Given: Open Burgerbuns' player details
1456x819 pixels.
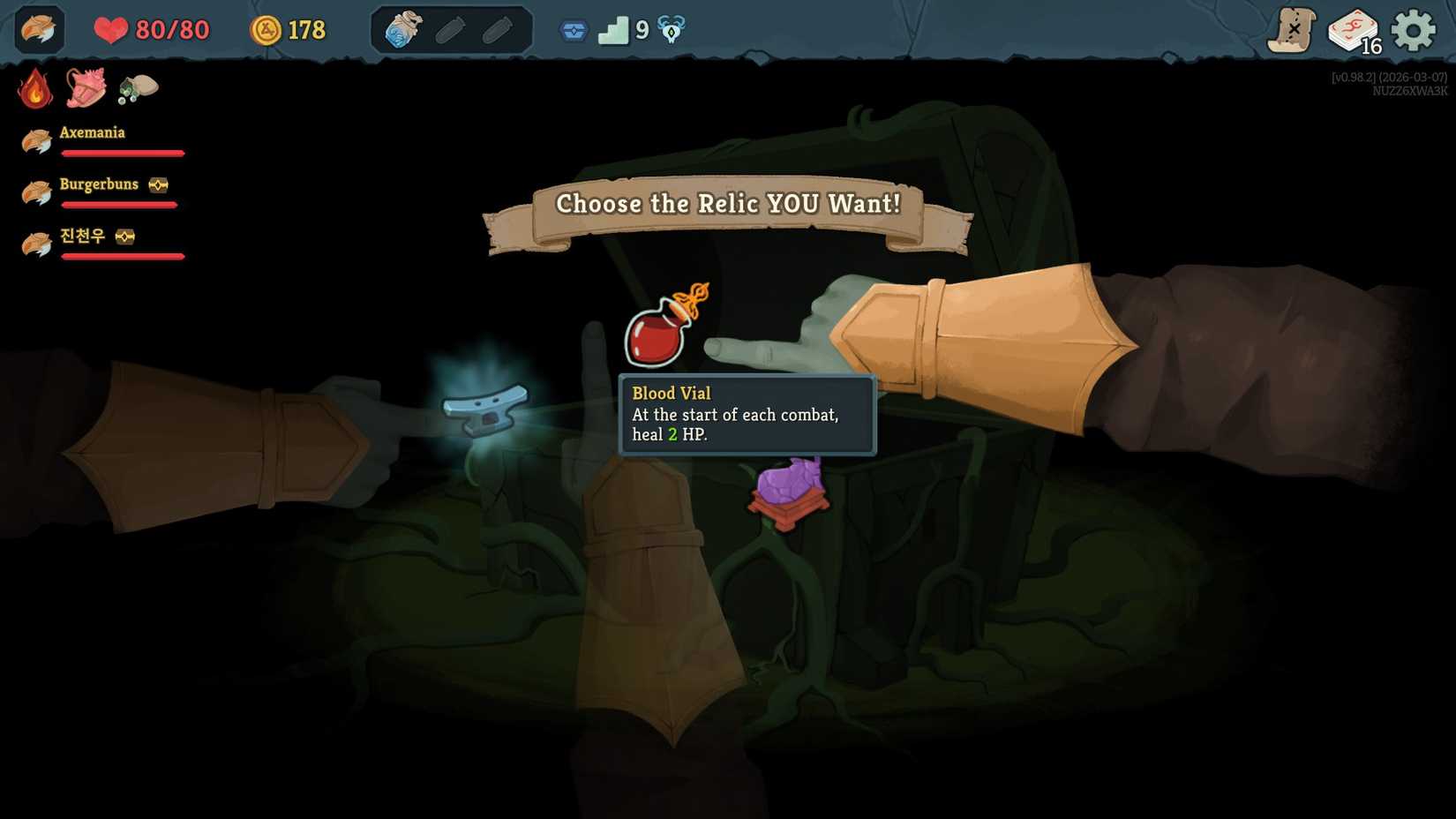Looking at the screenshot, I should coord(98,184).
